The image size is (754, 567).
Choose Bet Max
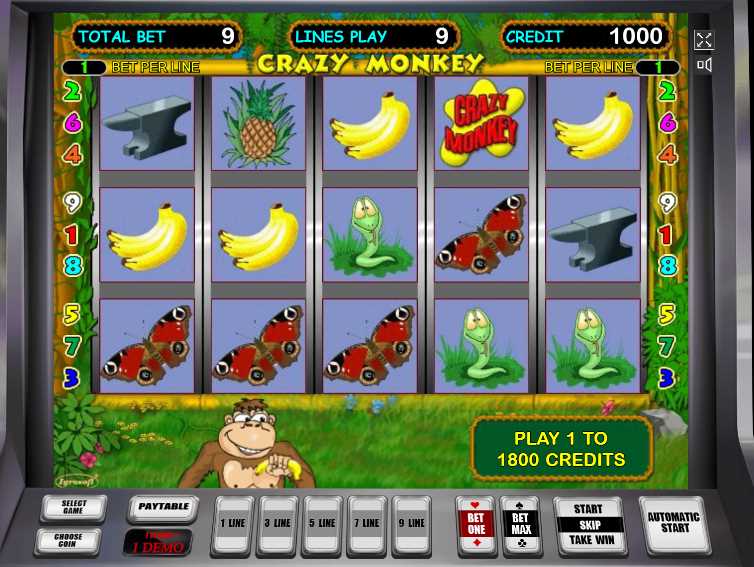521,524
